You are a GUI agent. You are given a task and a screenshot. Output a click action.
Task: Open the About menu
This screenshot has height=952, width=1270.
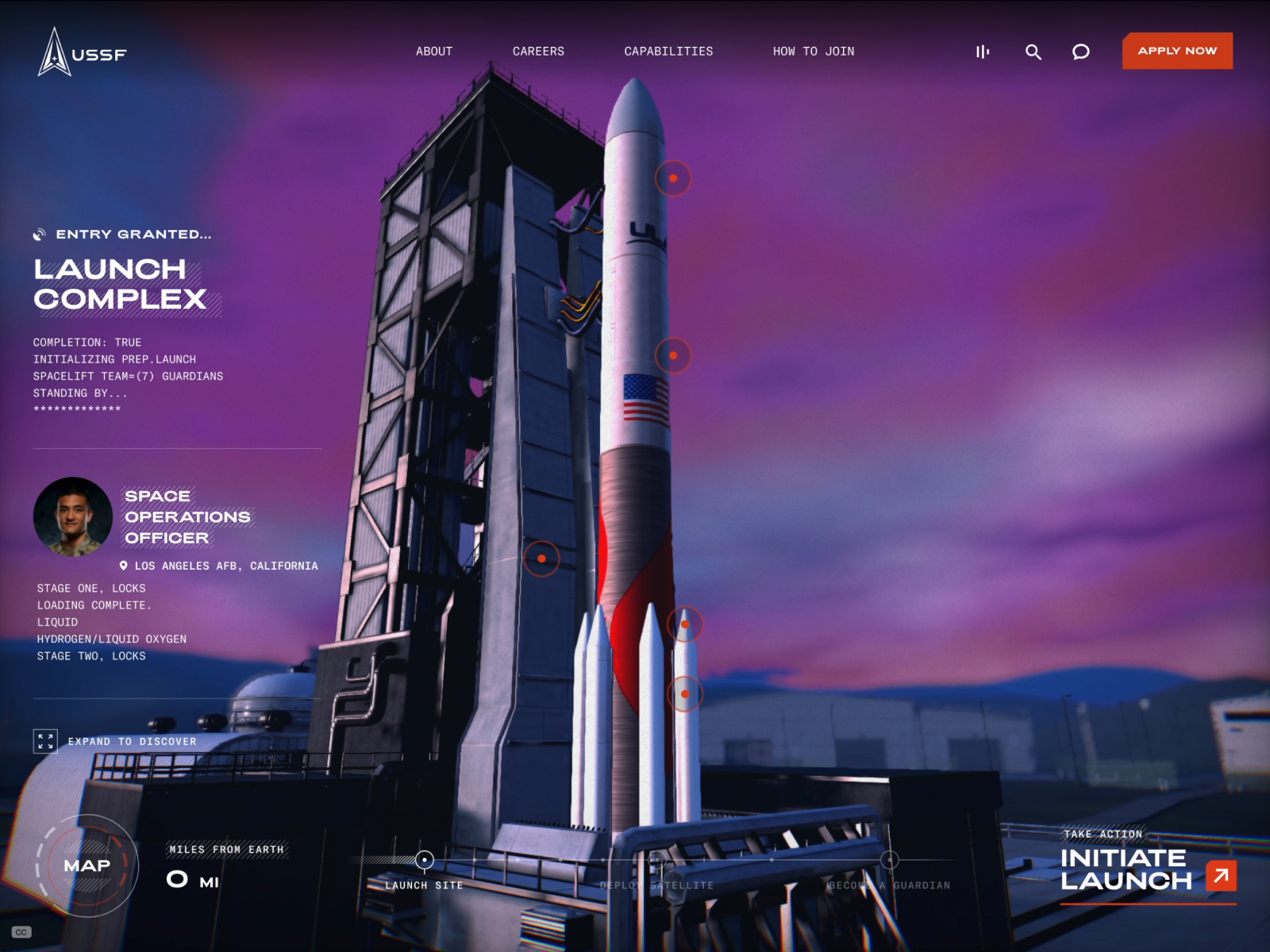click(433, 51)
